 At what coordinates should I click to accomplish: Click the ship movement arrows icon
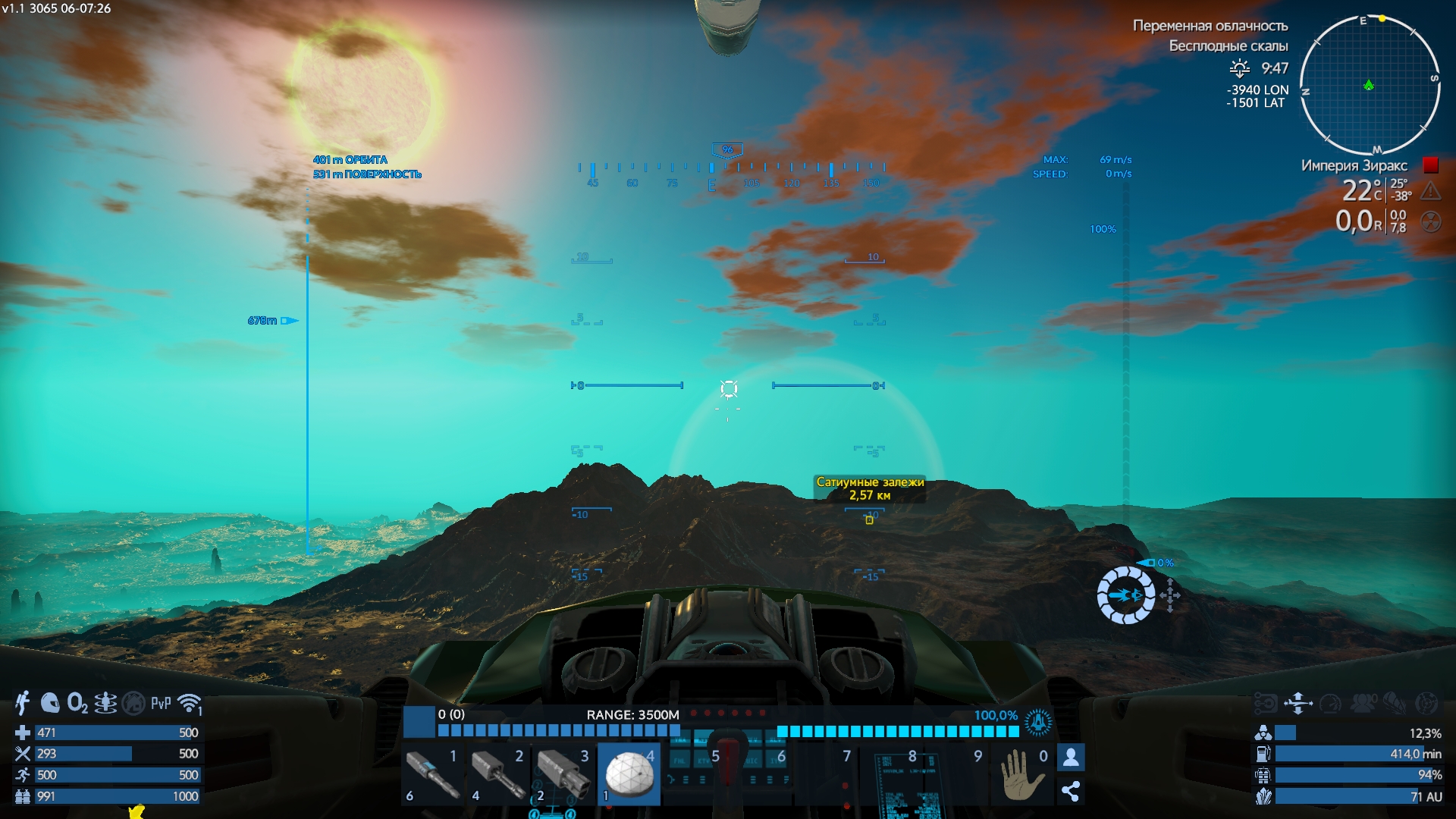[1298, 703]
